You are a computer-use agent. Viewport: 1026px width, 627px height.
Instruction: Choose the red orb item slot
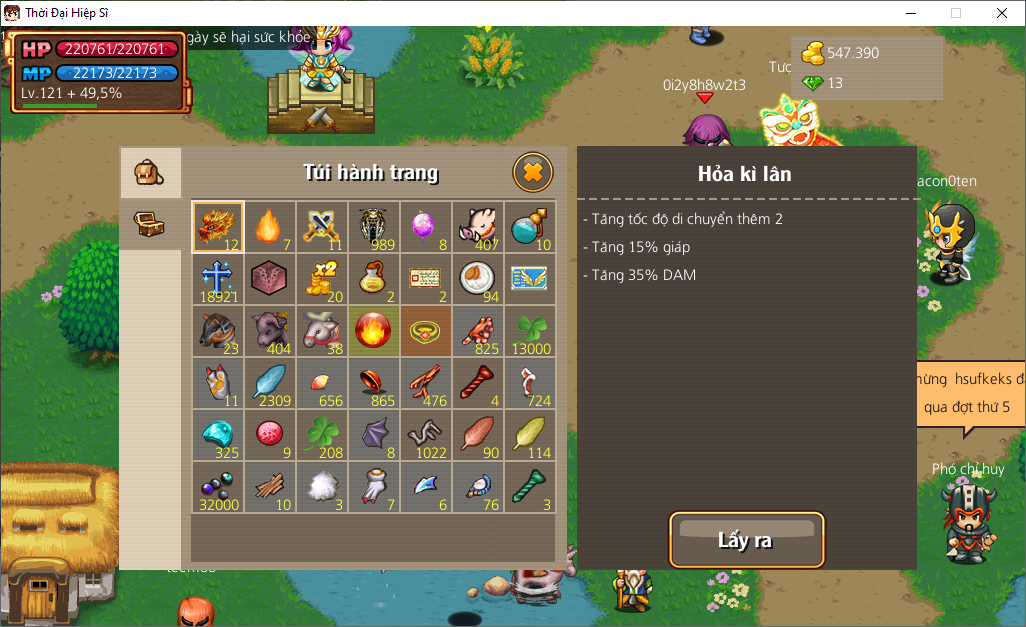270,435
